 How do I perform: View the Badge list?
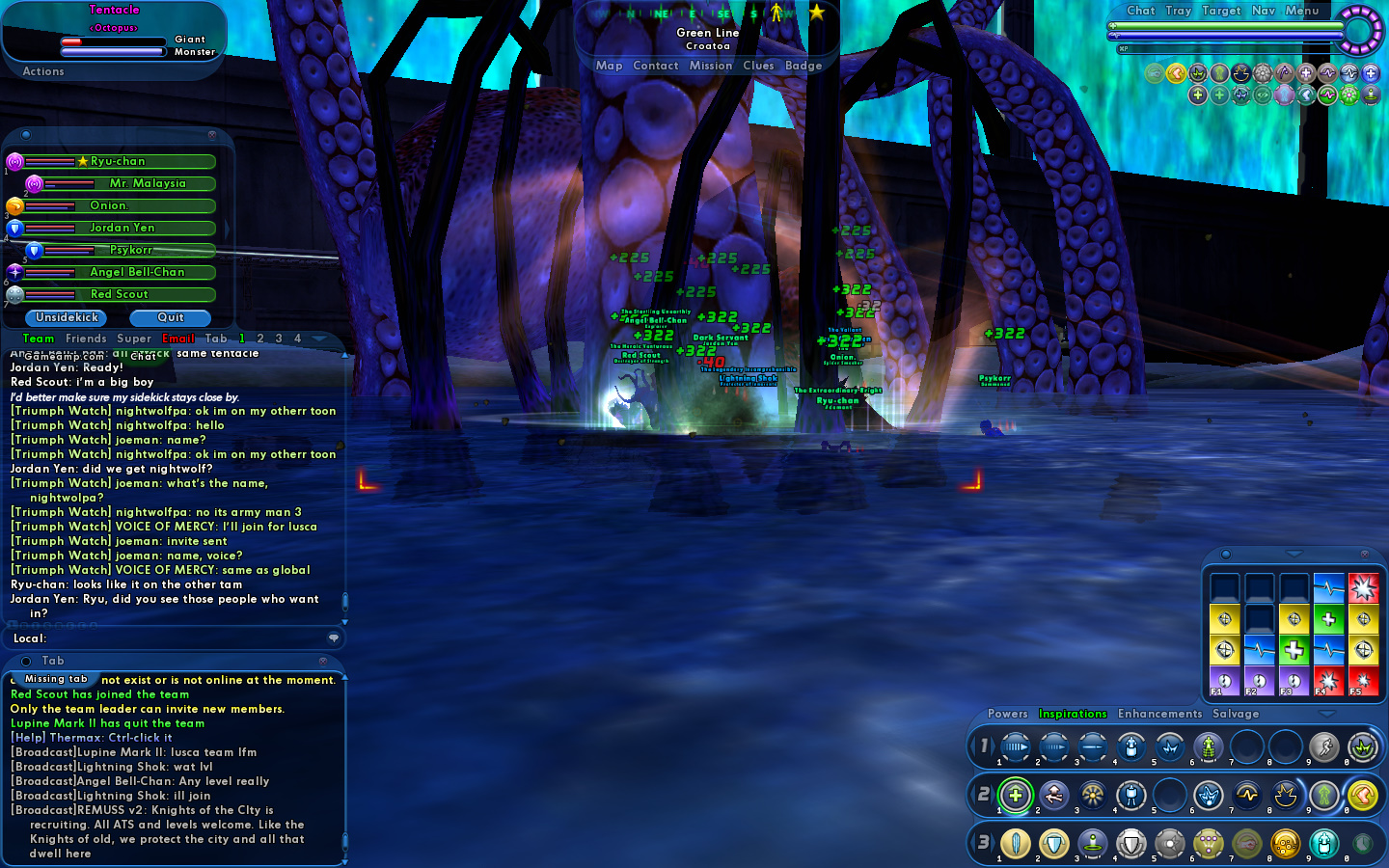[x=803, y=66]
